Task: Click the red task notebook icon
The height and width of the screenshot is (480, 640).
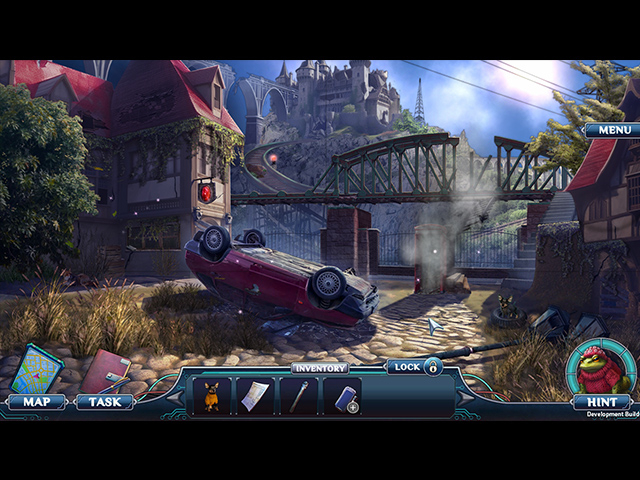Action: point(105,371)
